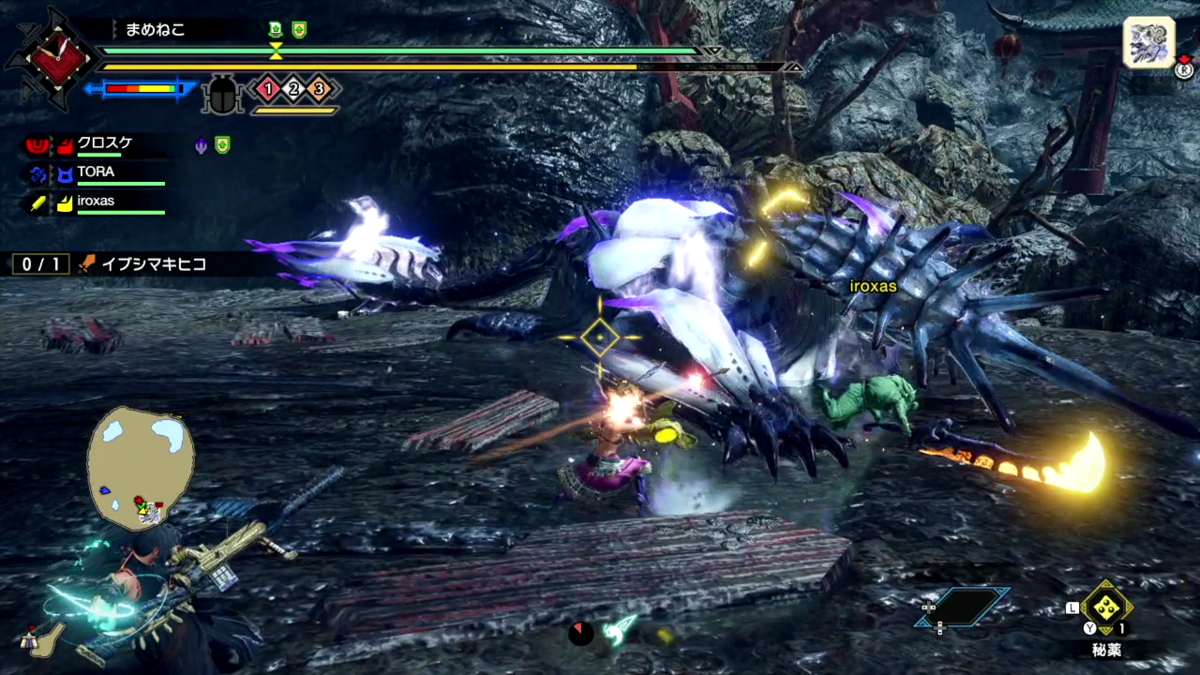Click the target monster icon
The image size is (1200, 675).
click(1149, 43)
